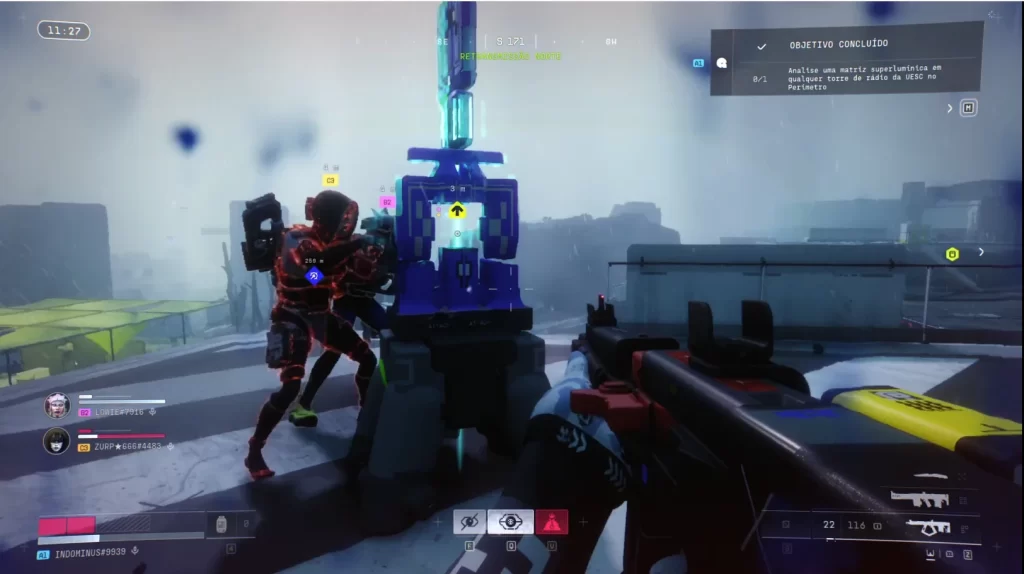The width and height of the screenshot is (1024, 574).
Task: Activate the red triangle warning ability
Action: click(x=551, y=522)
